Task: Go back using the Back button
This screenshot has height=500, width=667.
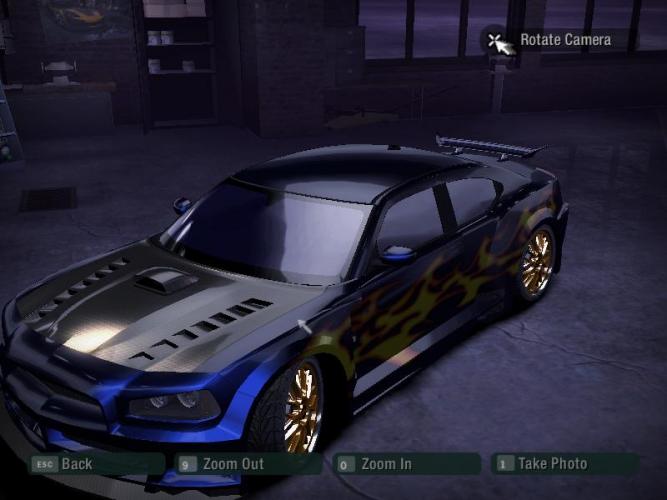Action: tap(77, 464)
